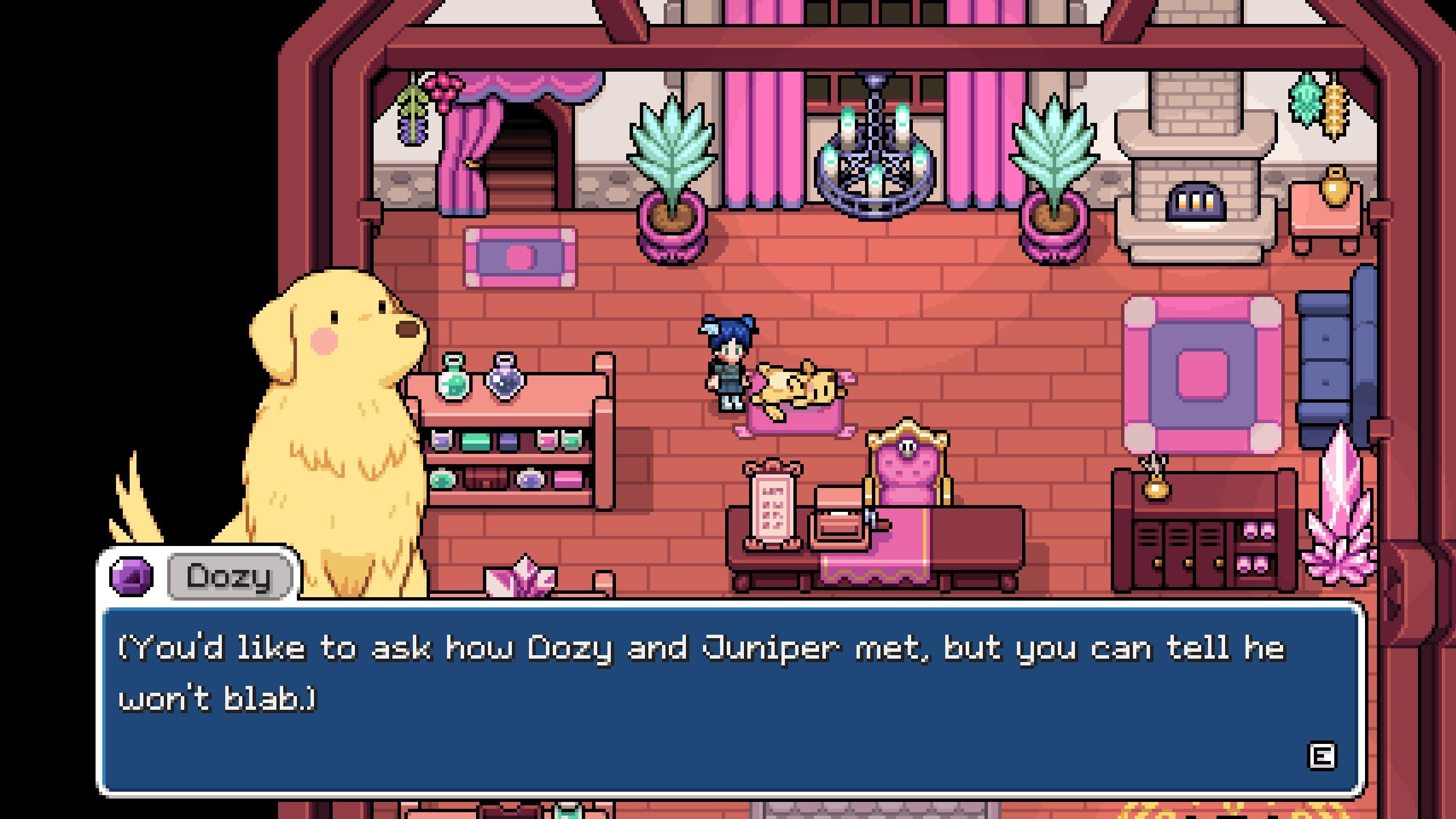Viewport: 1456px width, 819px height.
Task: Select the purple gem icon beside Dozy's name
Action: point(131,576)
